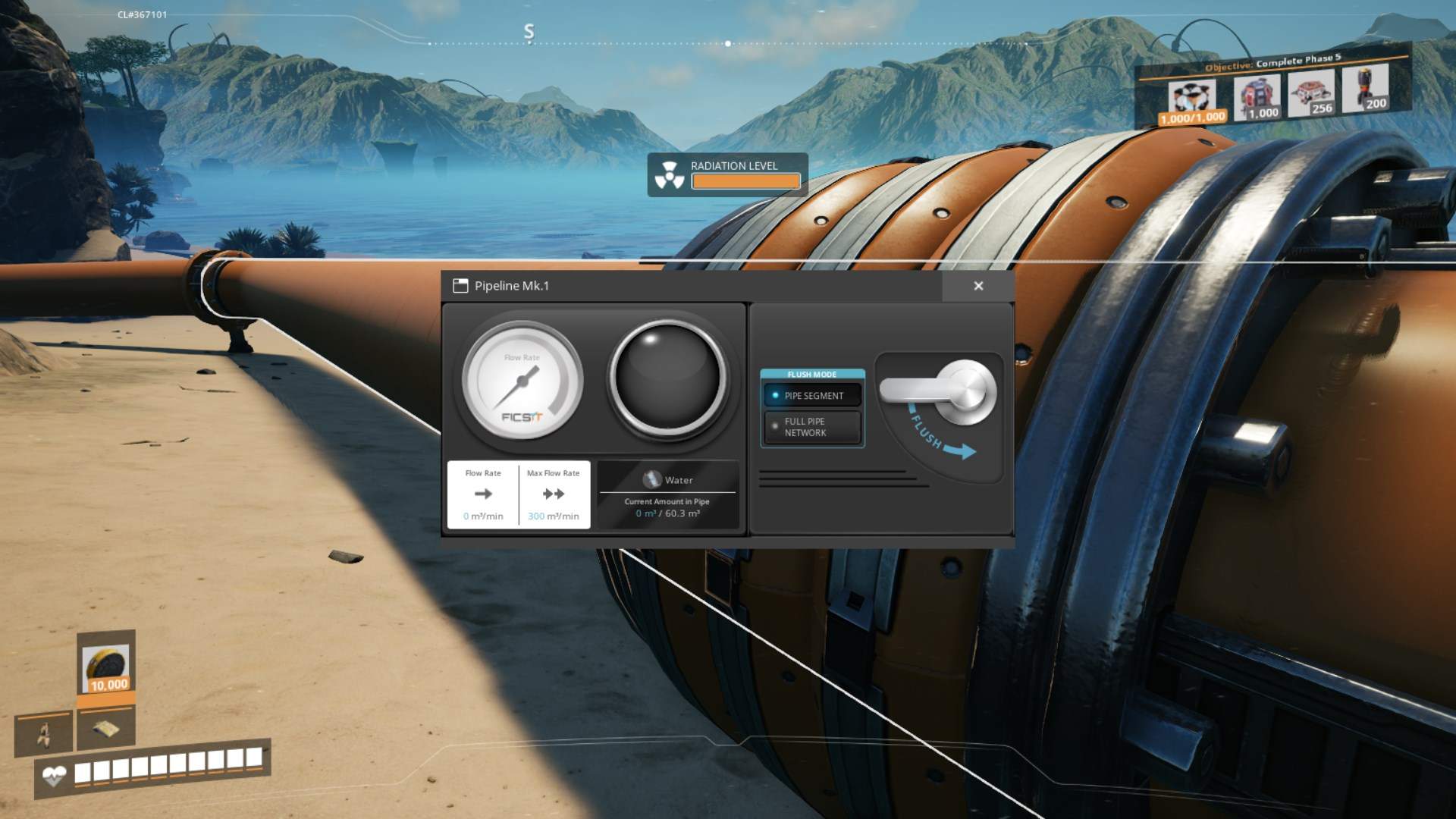Click the Current Amount in Pipe readout
1456x819 pixels.
[x=666, y=507]
